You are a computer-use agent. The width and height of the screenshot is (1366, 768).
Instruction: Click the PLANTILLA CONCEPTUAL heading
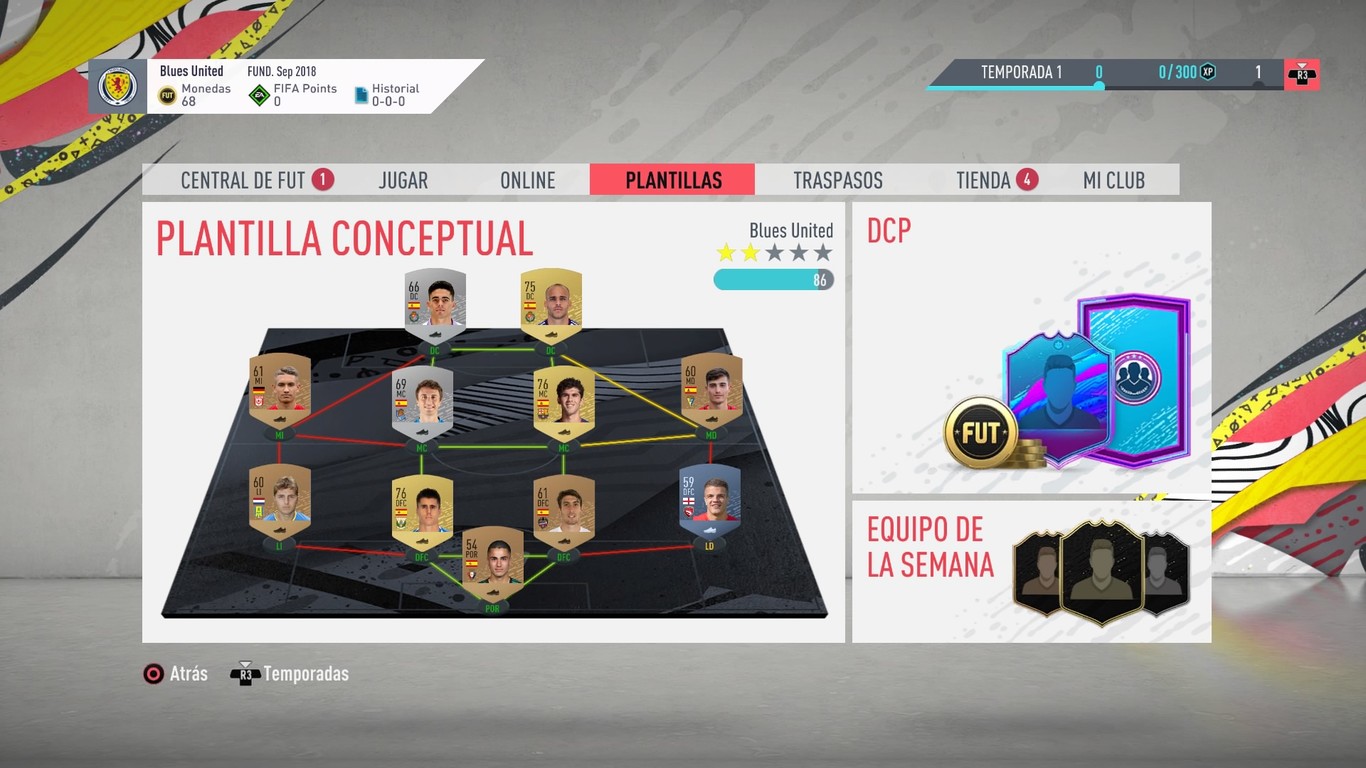pos(345,240)
